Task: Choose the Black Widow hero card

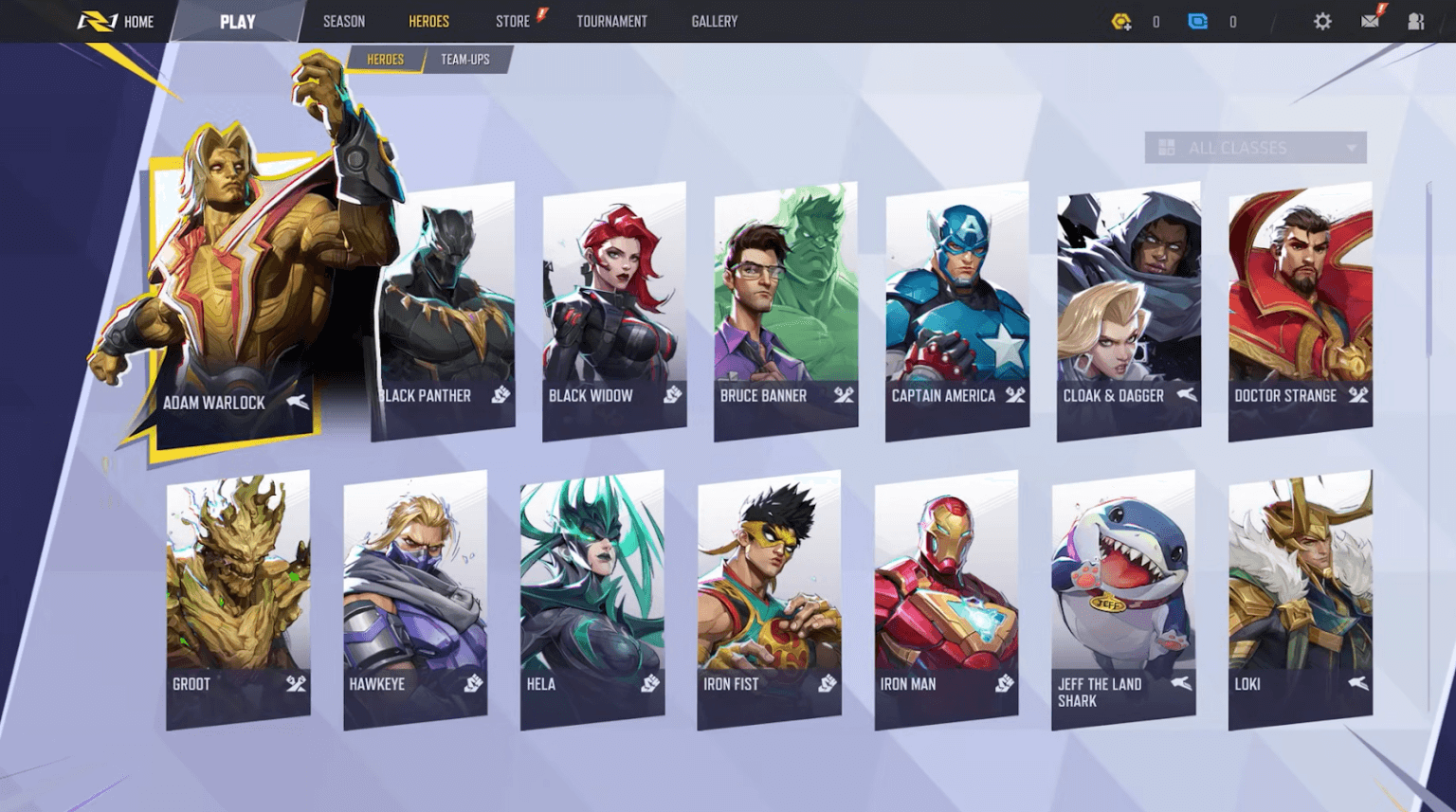Action: pyautogui.click(x=614, y=311)
